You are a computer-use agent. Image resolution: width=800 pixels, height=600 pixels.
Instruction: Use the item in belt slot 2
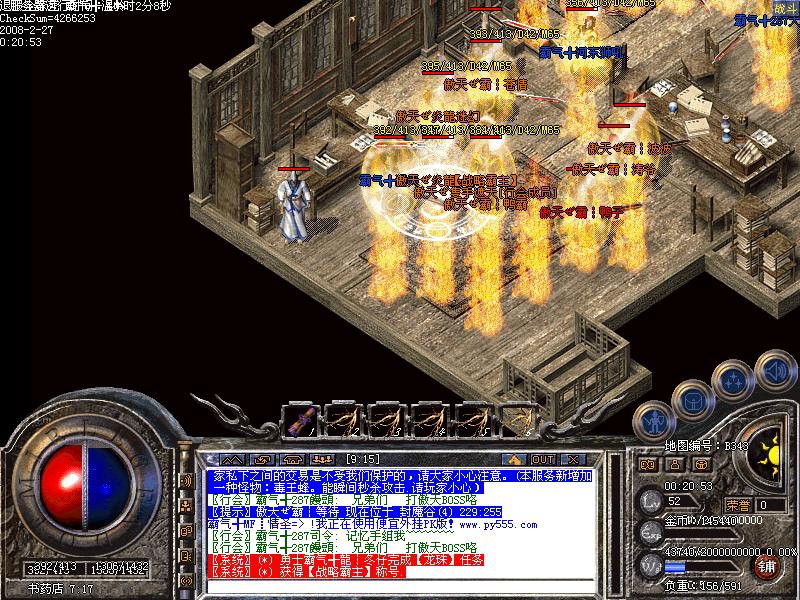click(345, 418)
